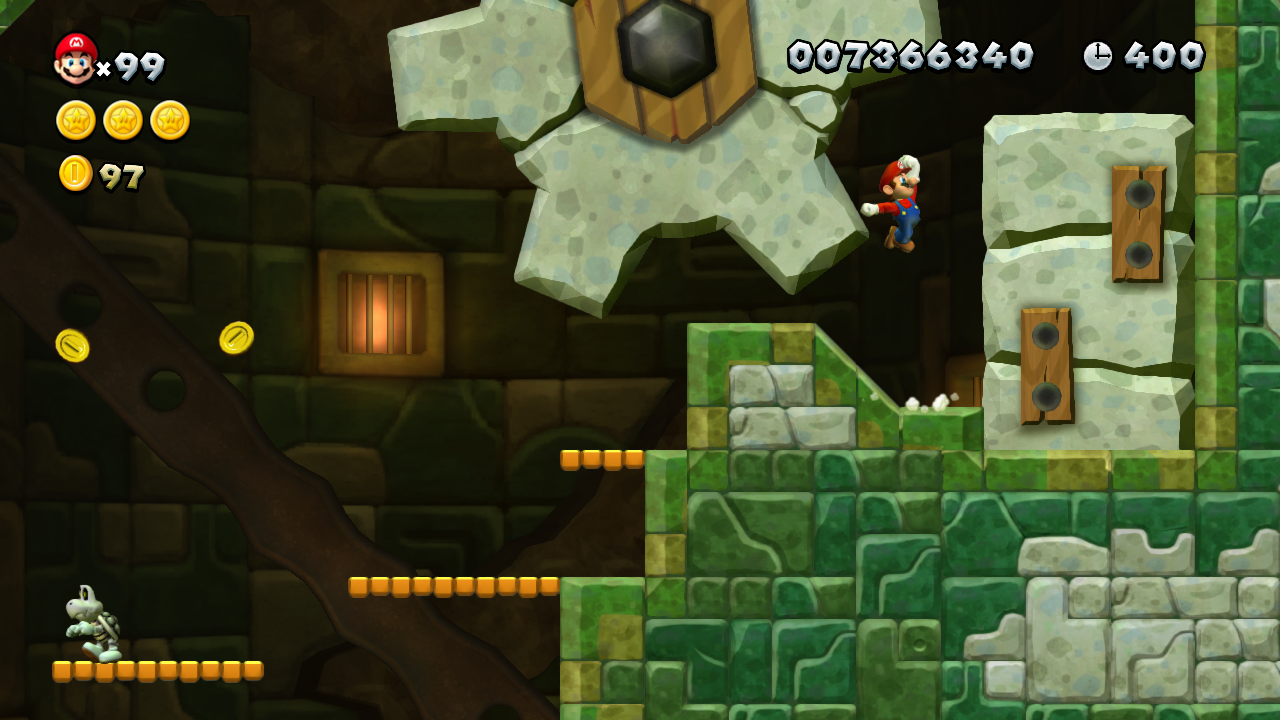Click the clock timer icon next to 400

point(1096,57)
